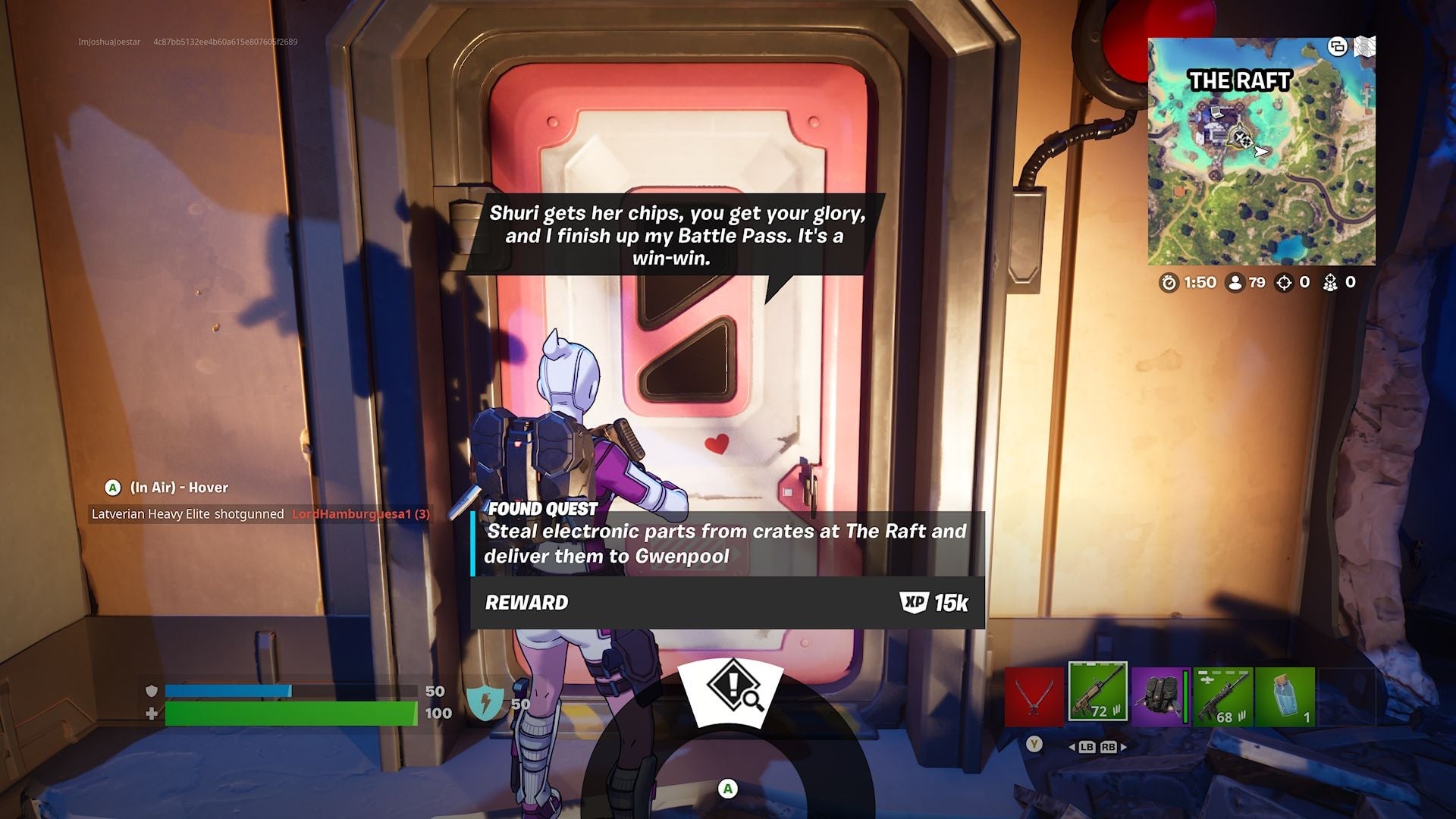Click the laptop quest marker on the minimap

point(1216,112)
